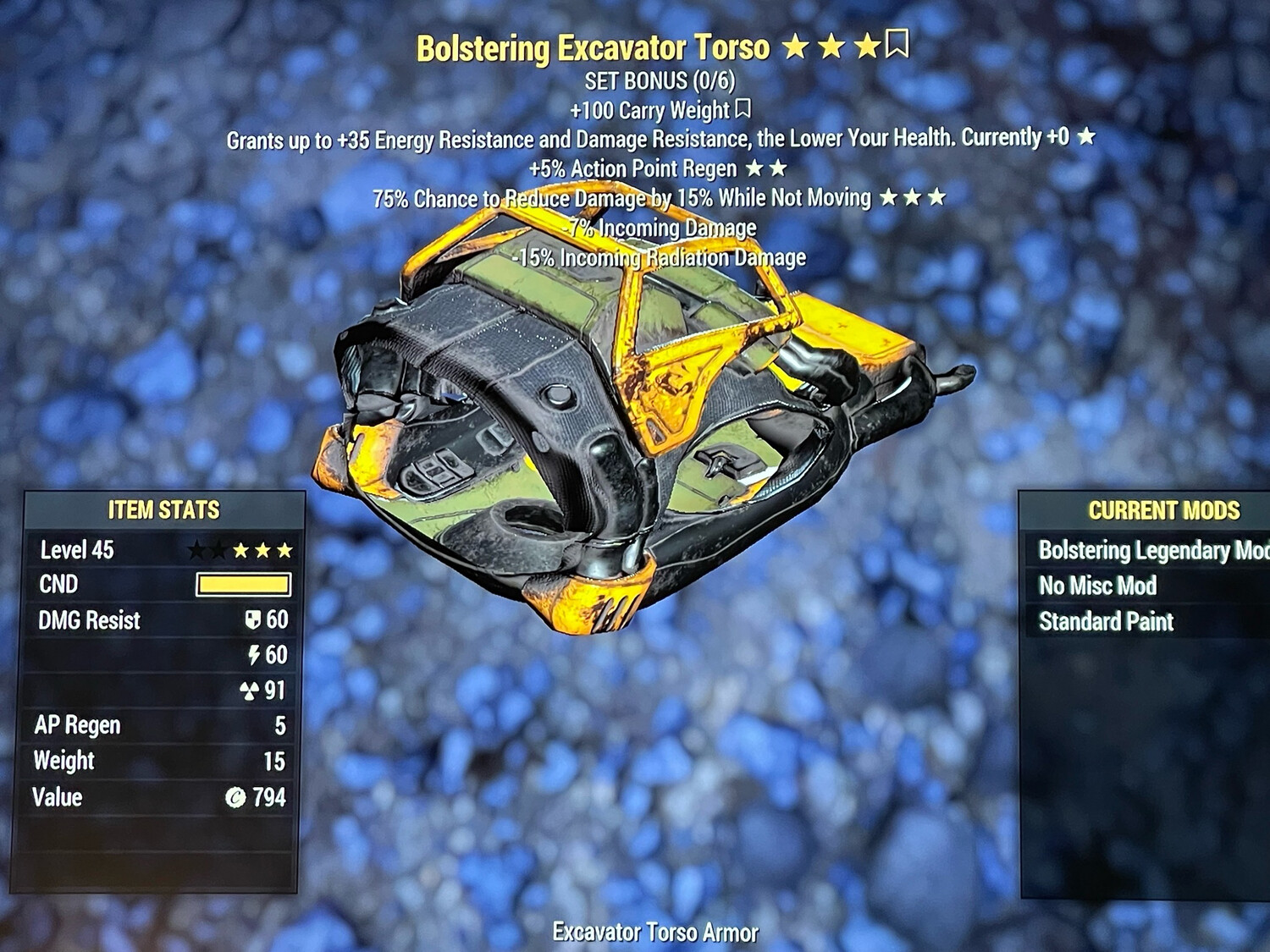This screenshot has height=952, width=1270.
Task: Open the ITEM STATS panel header
Action: [x=163, y=510]
